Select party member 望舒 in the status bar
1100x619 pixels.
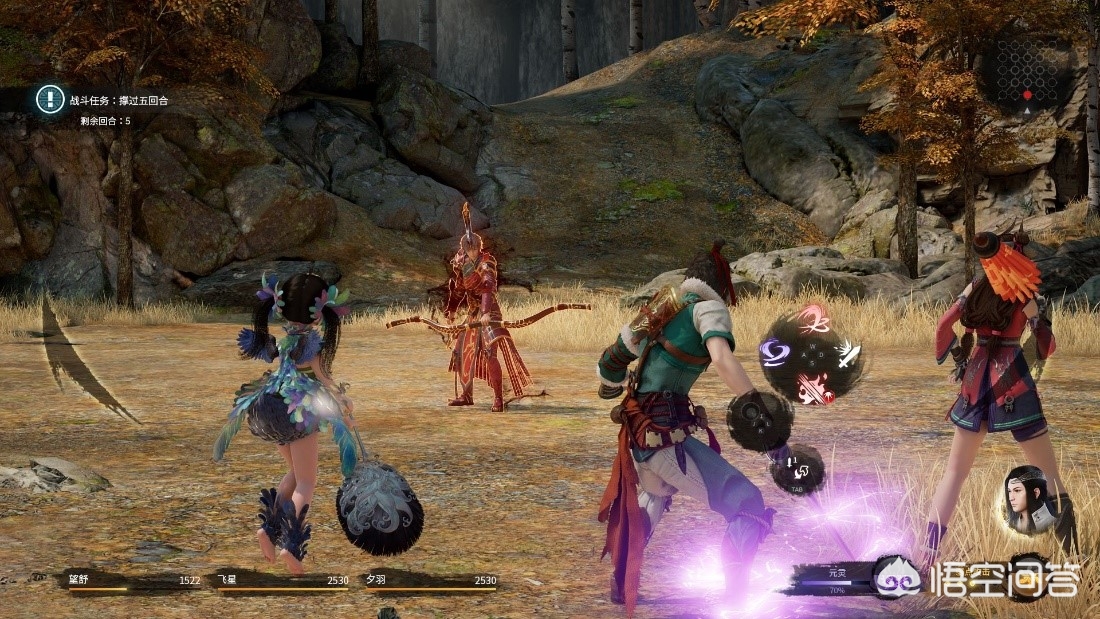pos(132,581)
